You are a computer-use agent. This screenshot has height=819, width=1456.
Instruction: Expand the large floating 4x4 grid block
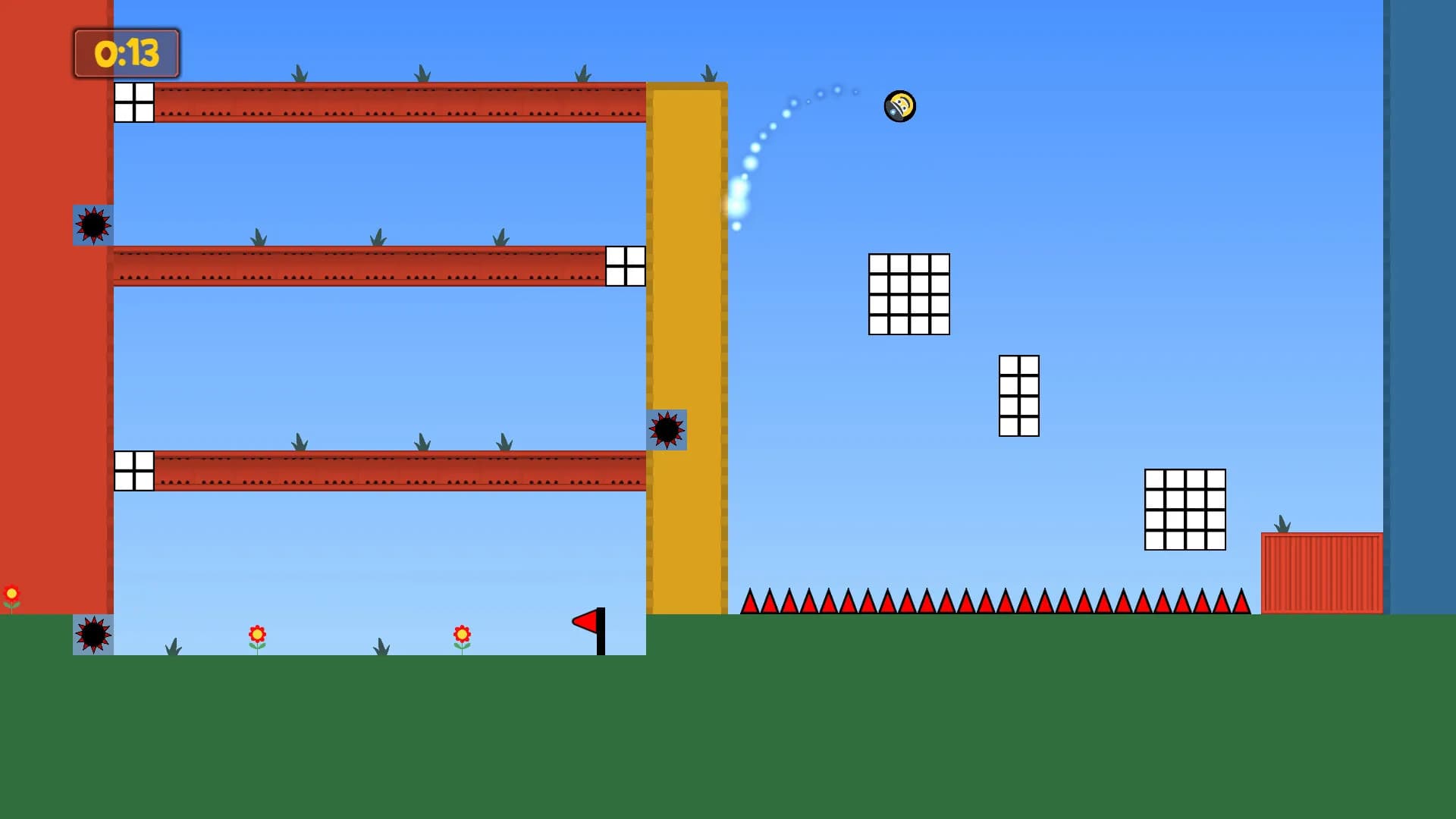pyautogui.click(x=908, y=293)
